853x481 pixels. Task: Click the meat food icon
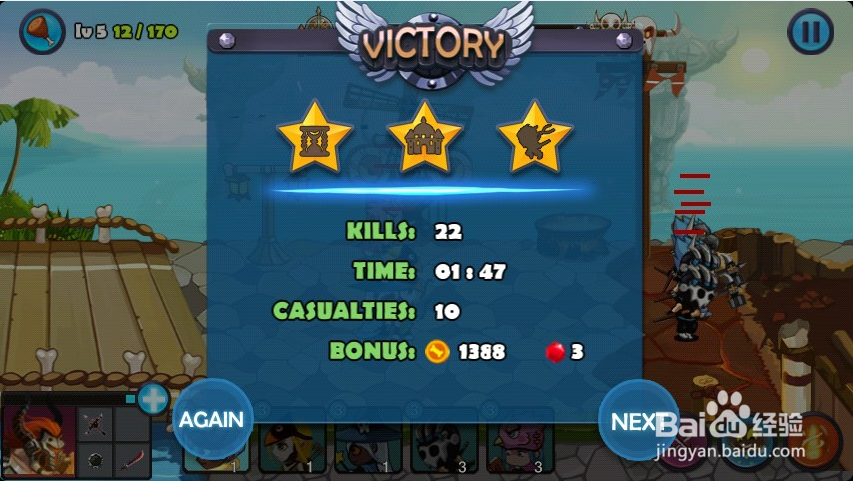41,31
